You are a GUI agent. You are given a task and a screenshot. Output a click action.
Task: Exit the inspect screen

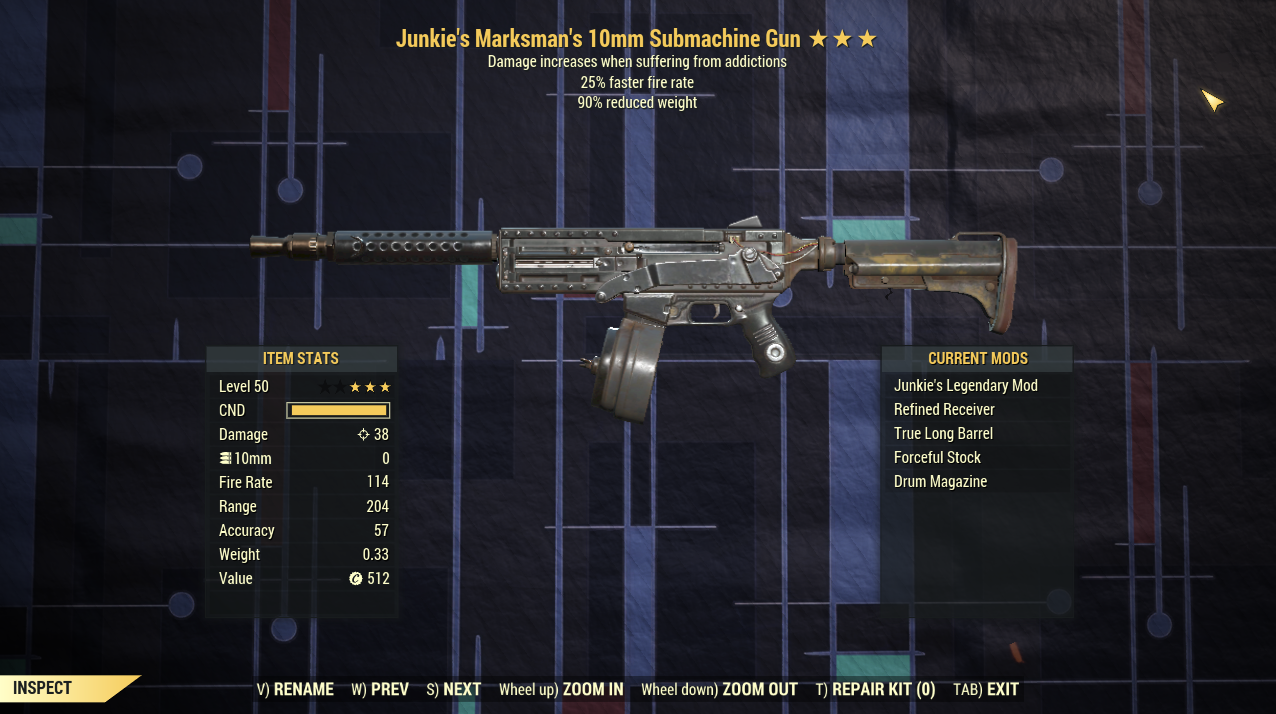click(x=986, y=689)
